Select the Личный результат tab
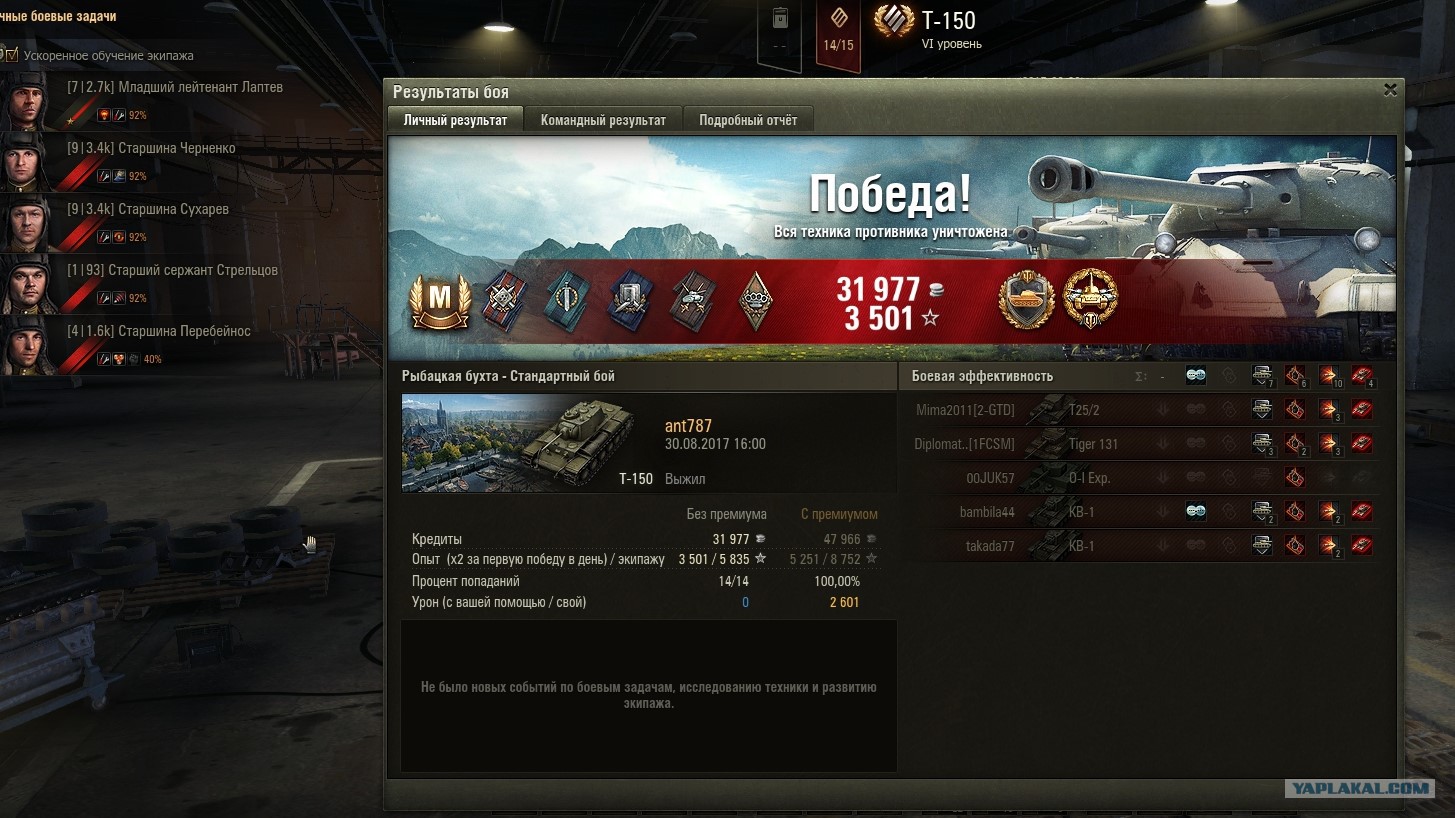1455x818 pixels. click(455, 120)
